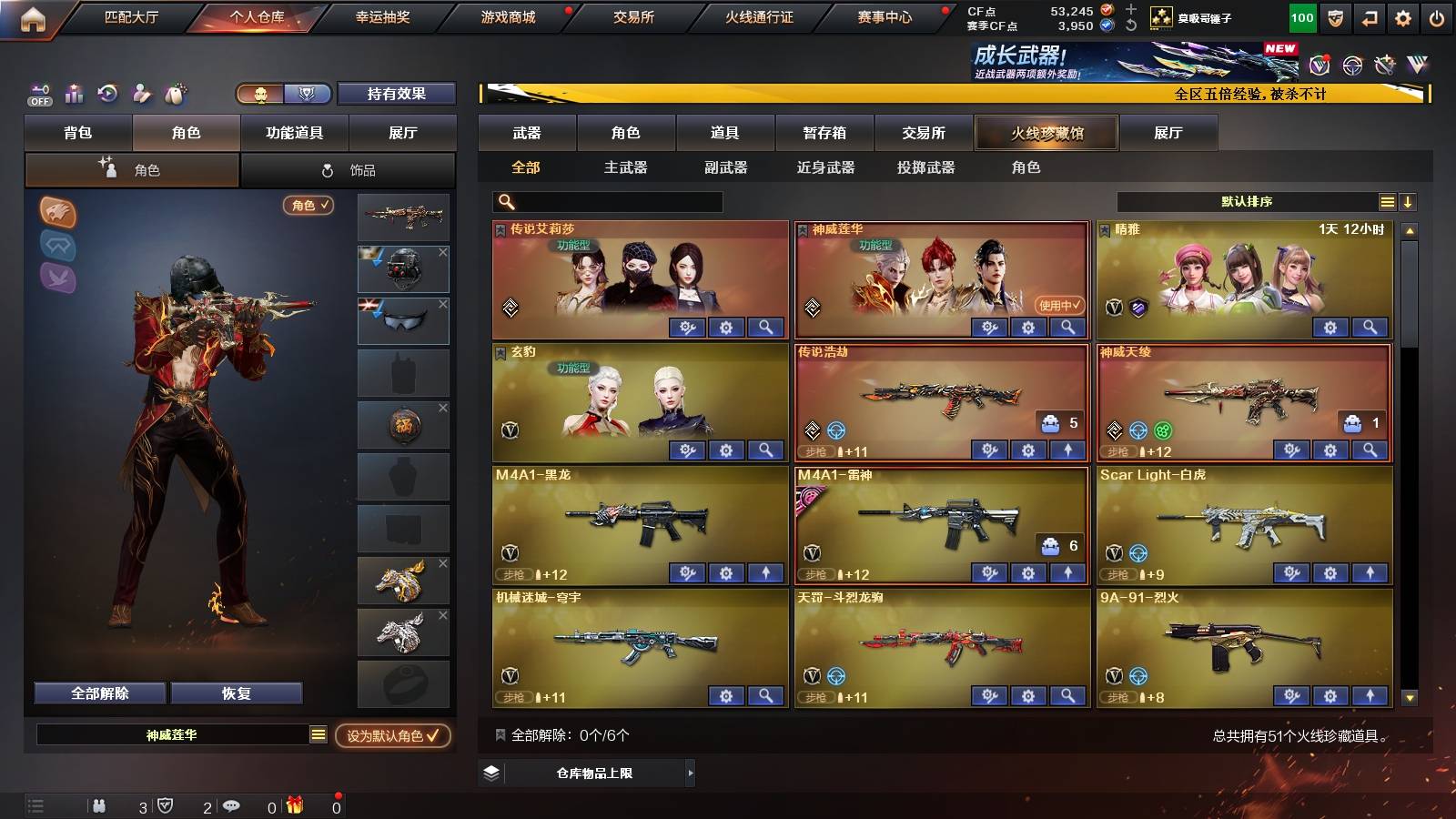Switch to the 幸运抽奖 menu tab
Screen dimensions: 1456x819
[386, 15]
